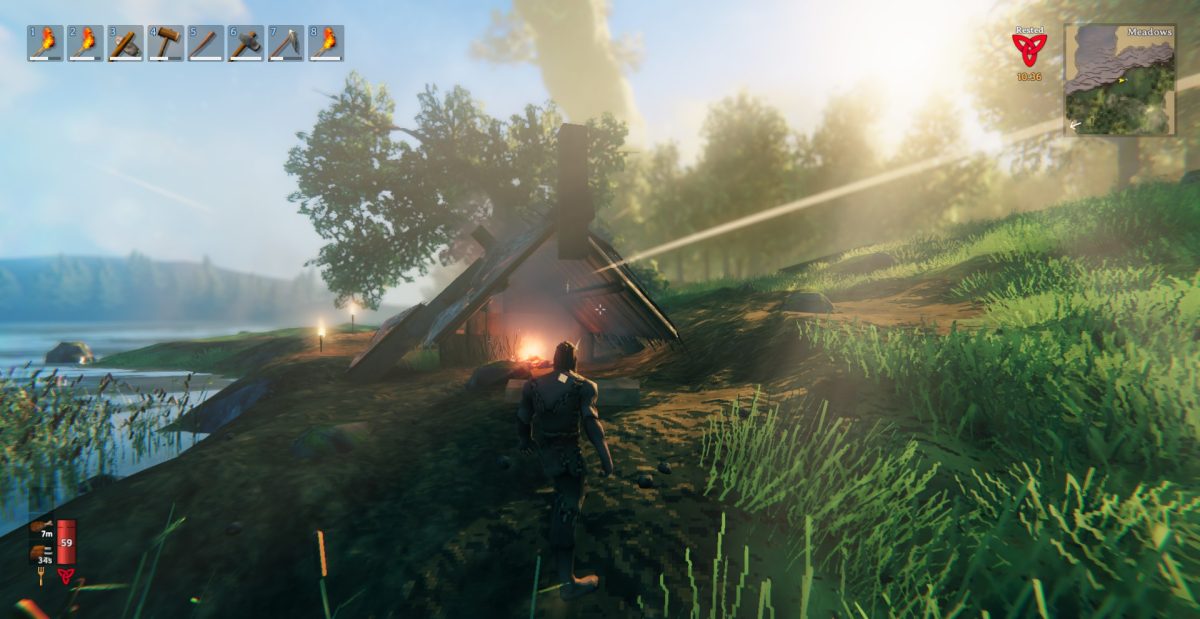The width and height of the screenshot is (1200, 619).
Task: Click the golden fork food icon
Action: tap(40, 576)
